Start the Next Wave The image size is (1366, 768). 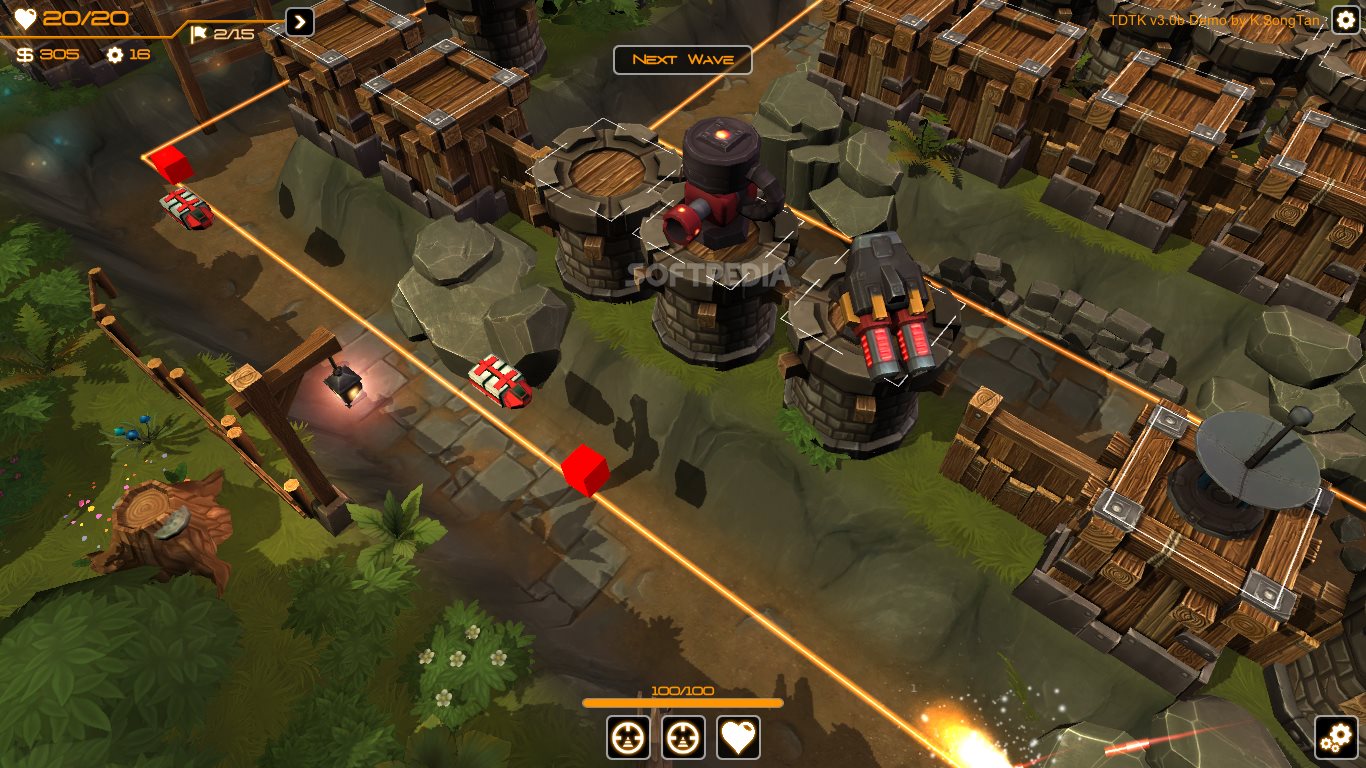(683, 60)
